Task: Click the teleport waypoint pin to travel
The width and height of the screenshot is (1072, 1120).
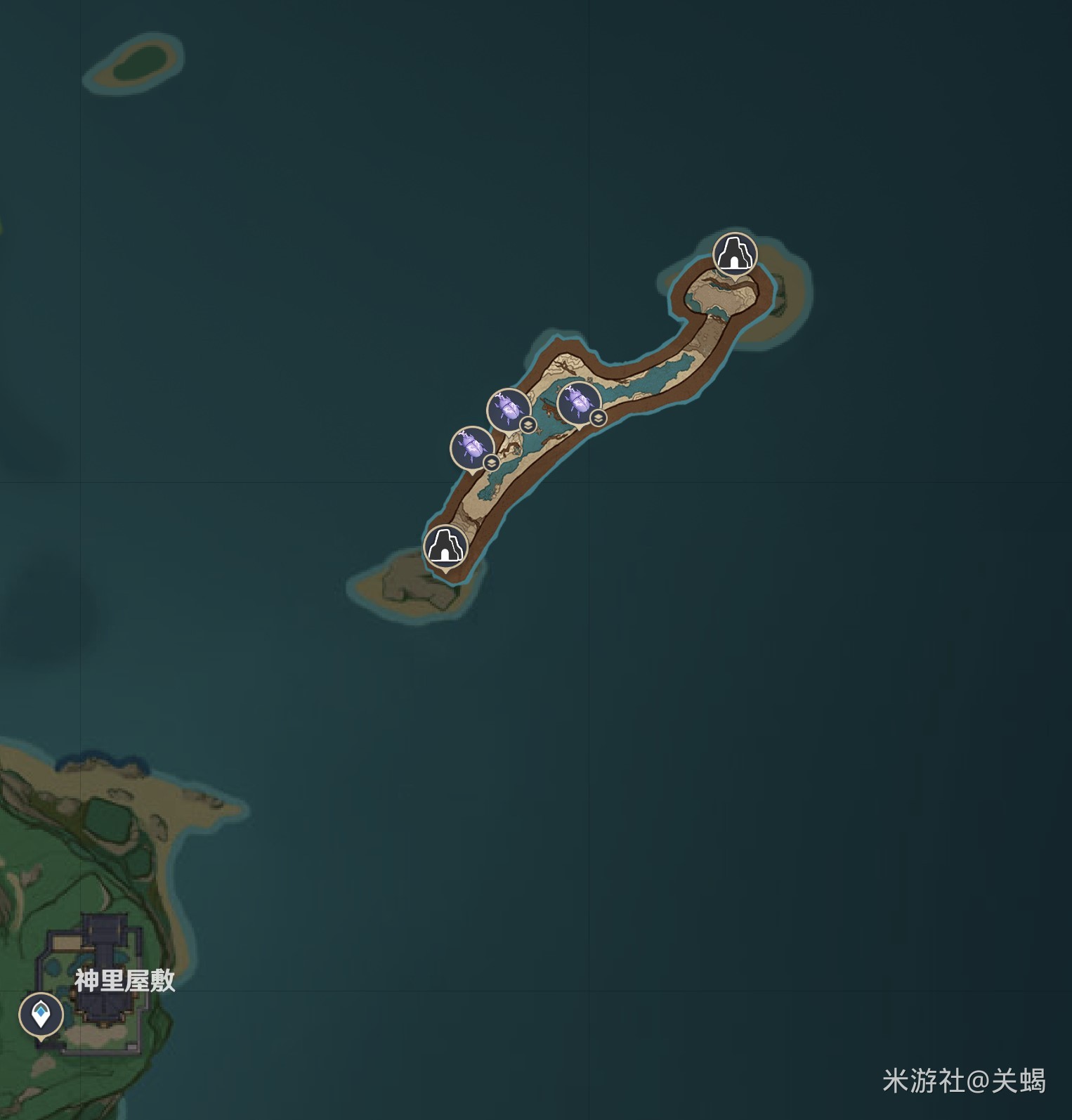Action: click(x=40, y=1013)
